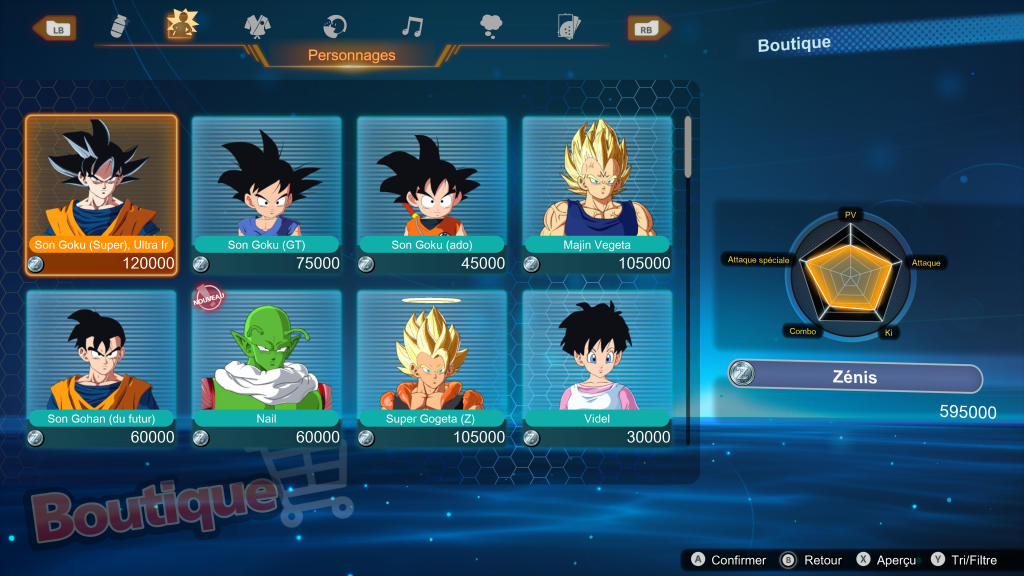Pick the Super Gogeta (Z) character
The width and height of the screenshot is (1024, 576).
coord(432,365)
